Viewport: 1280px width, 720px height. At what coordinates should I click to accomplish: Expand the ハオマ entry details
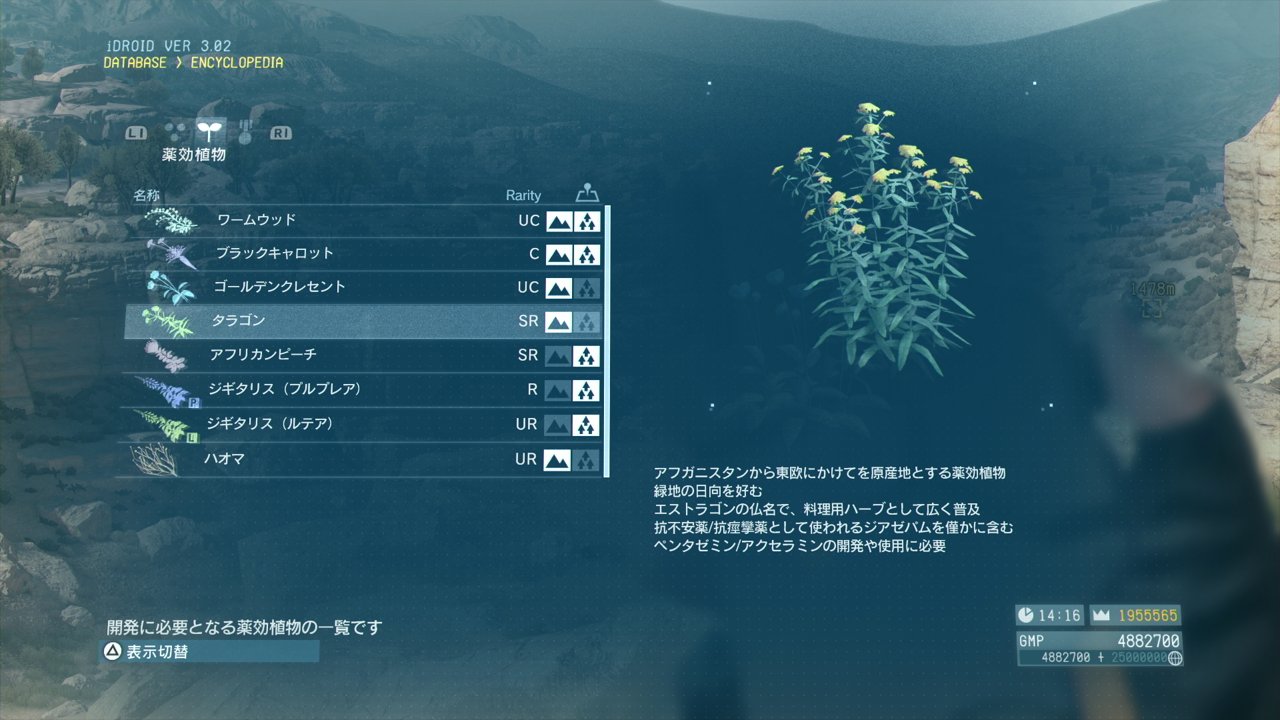click(300, 459)
